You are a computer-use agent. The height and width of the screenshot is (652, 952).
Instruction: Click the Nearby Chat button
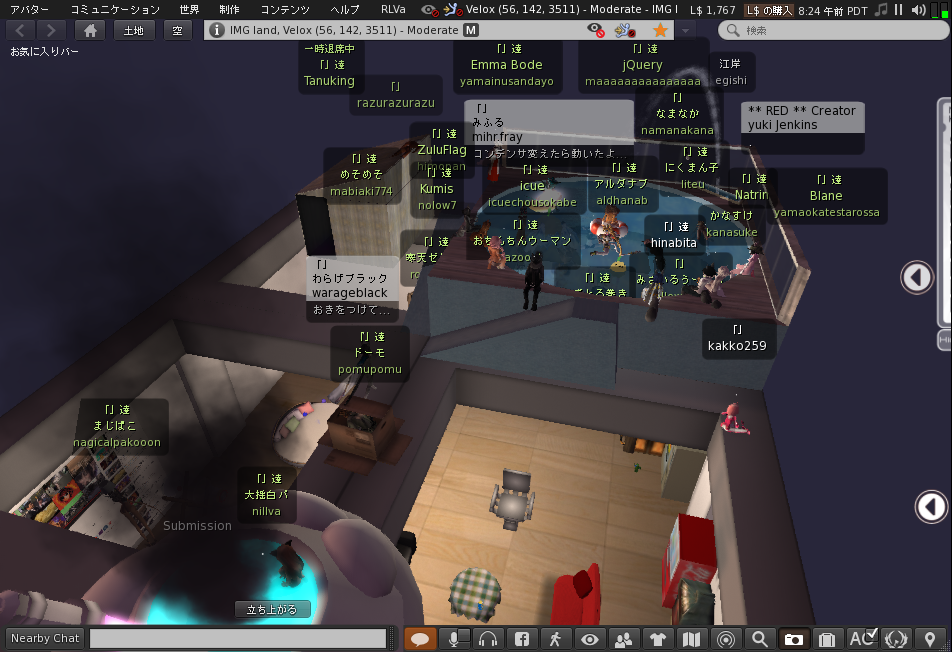coord(45,638)
